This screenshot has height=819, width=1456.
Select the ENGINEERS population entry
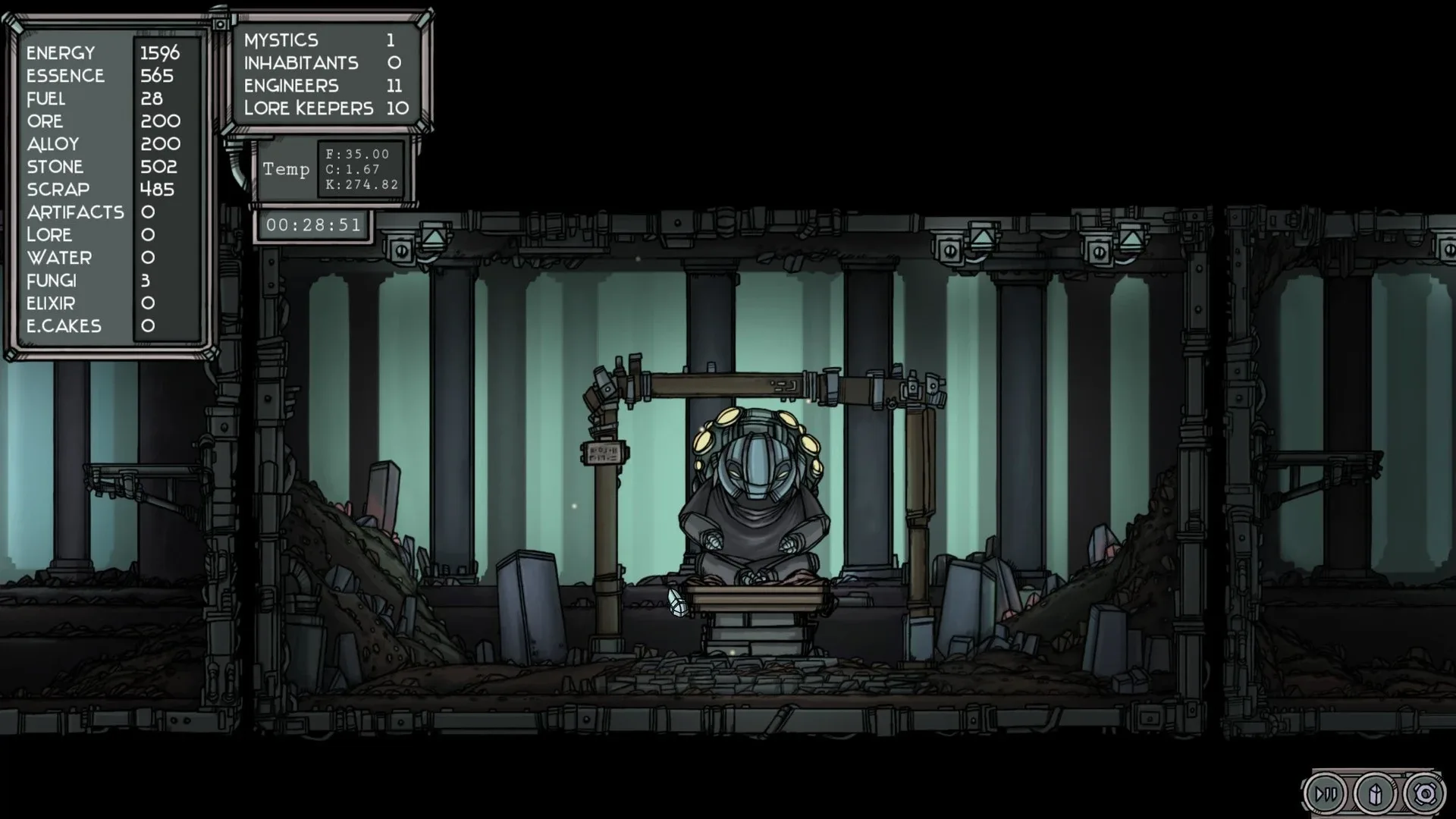point(318,86)
